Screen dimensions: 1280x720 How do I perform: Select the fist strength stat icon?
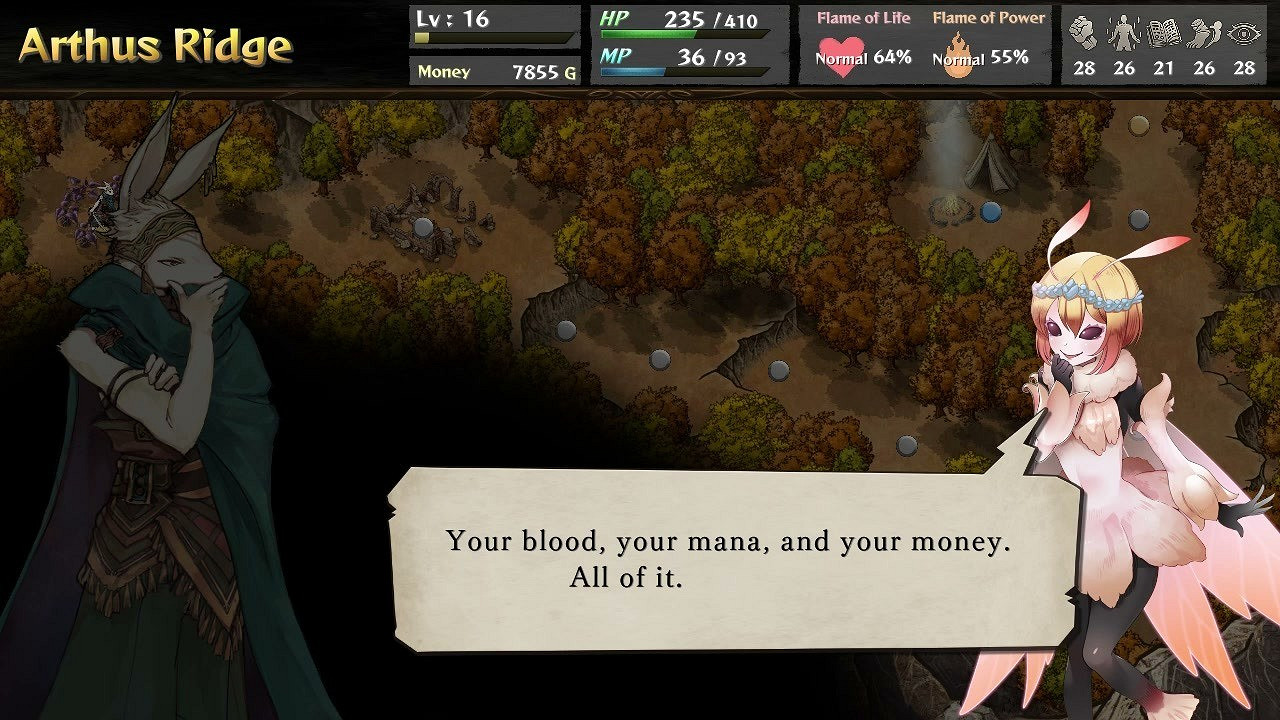[1083, 32]
